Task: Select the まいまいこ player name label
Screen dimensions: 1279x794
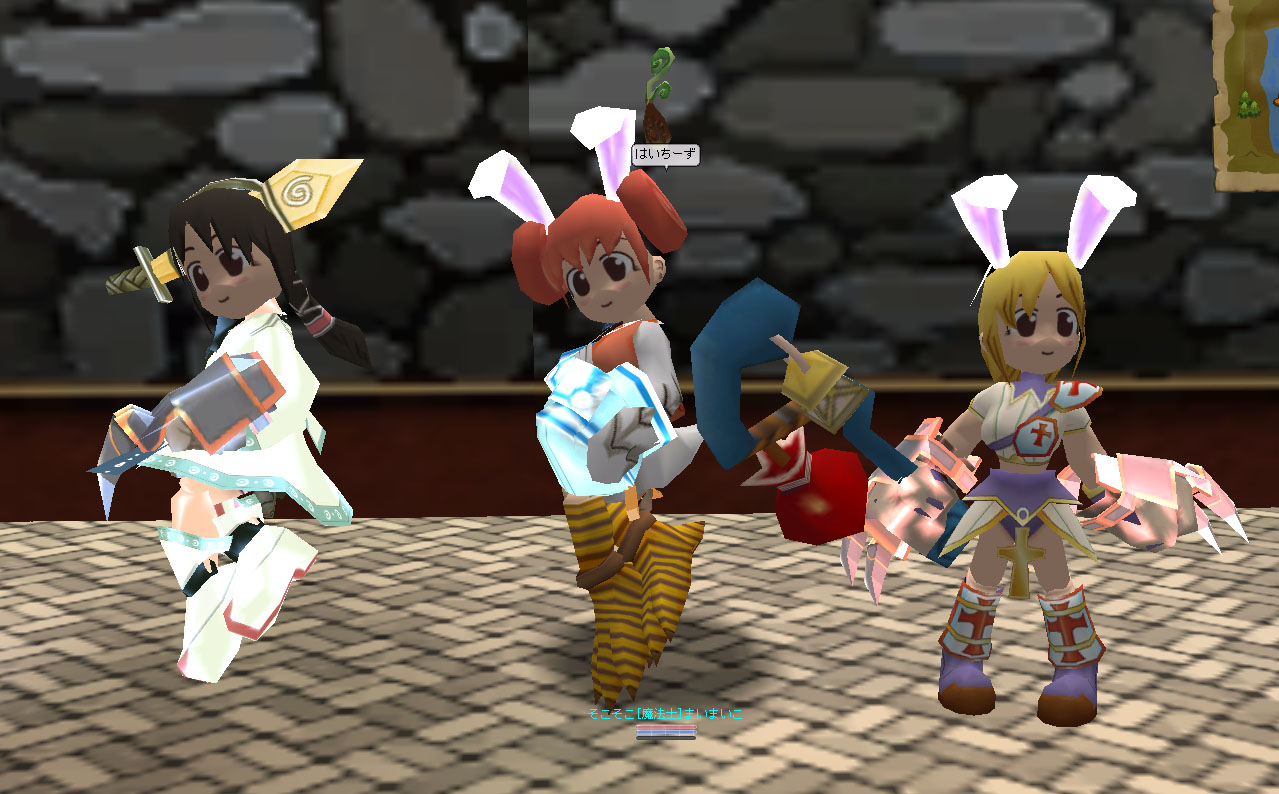Action: coord(665,714)
